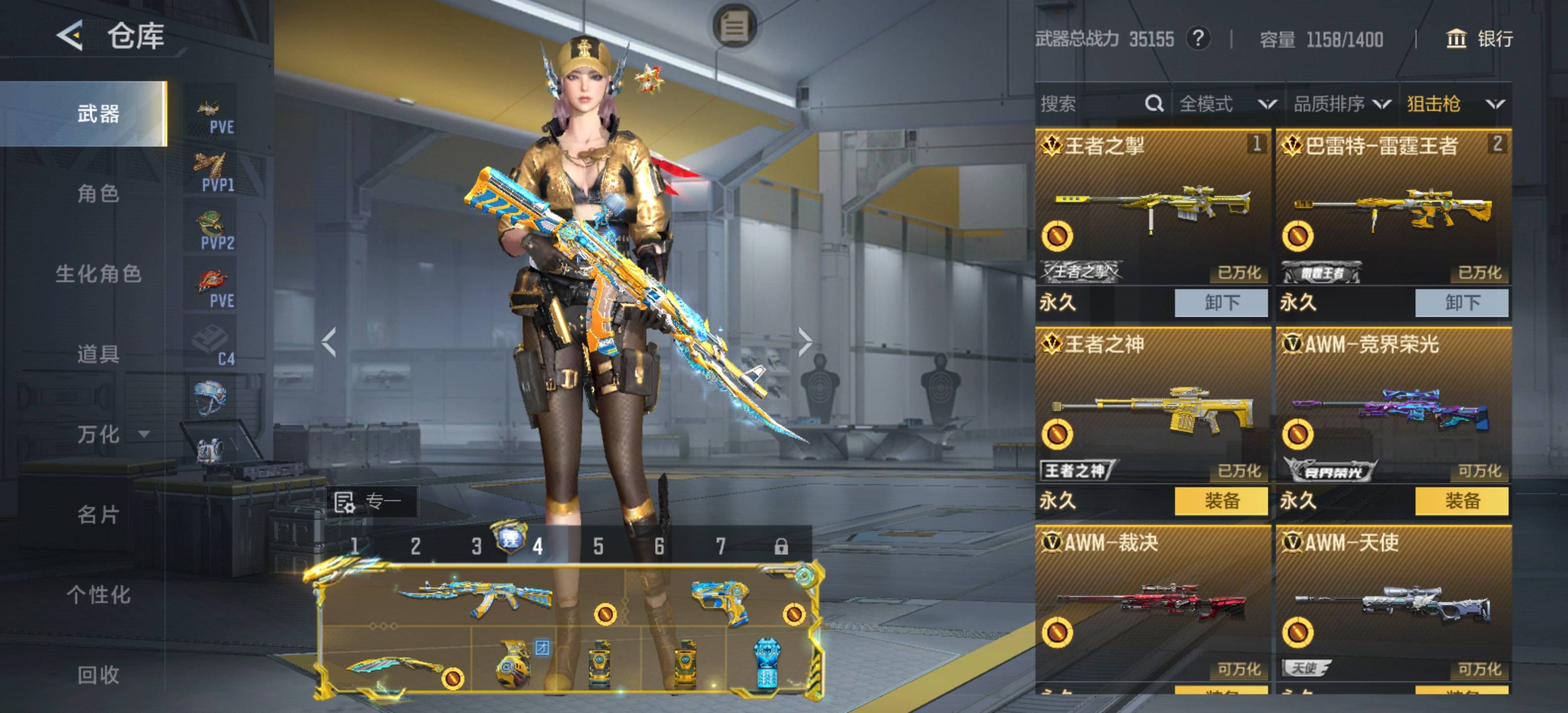Switch to loadout slot 5
The height and width of the screenshot is (713, 1568).
pos(598,546)
